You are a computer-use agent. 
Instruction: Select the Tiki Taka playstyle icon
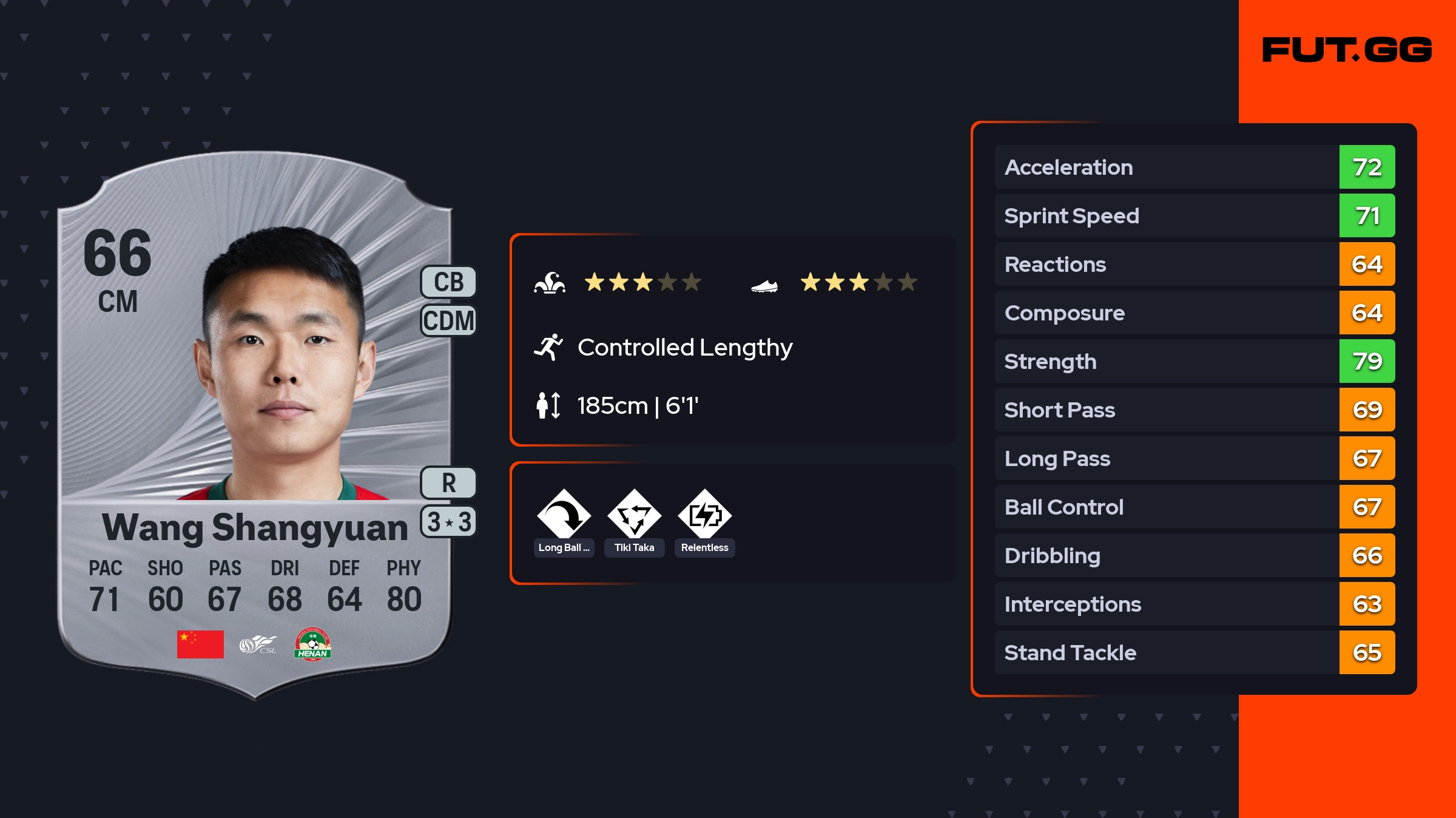[634, 516]
